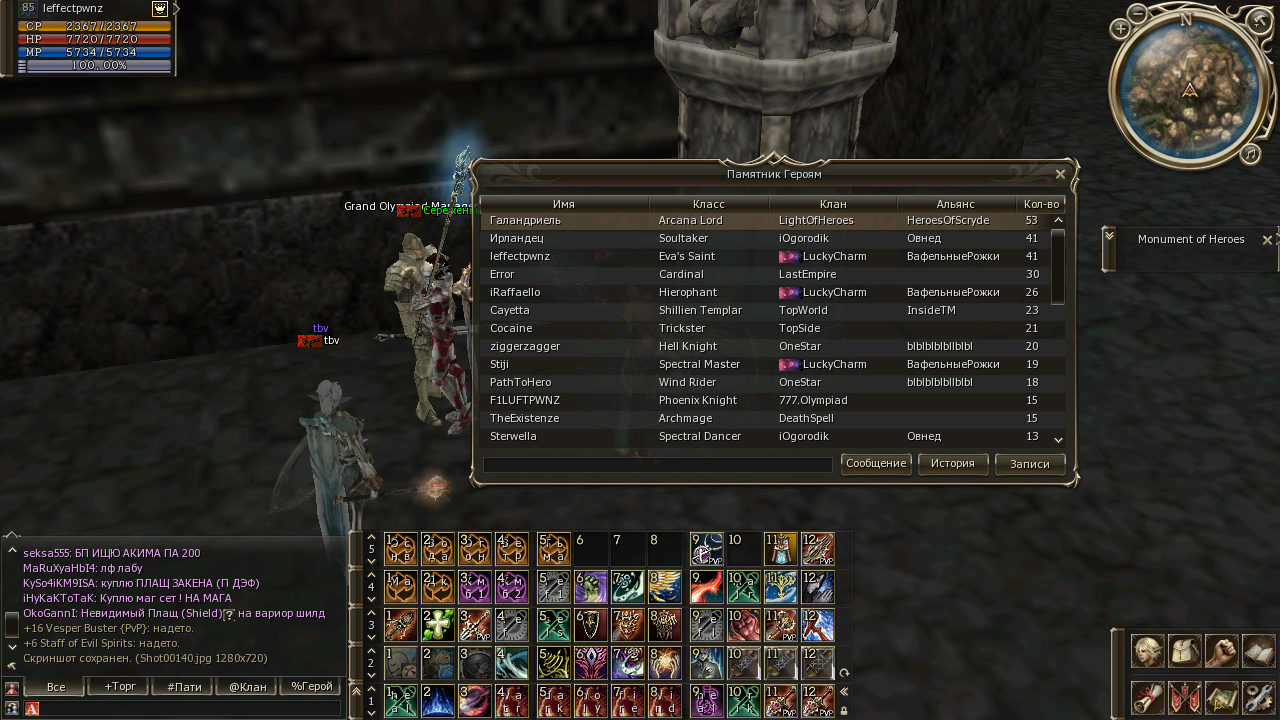Switch to the @Клан chat tab
The height and width of the screenshot is (720, 1280).
pyautogui.click(x=247, y=687)
